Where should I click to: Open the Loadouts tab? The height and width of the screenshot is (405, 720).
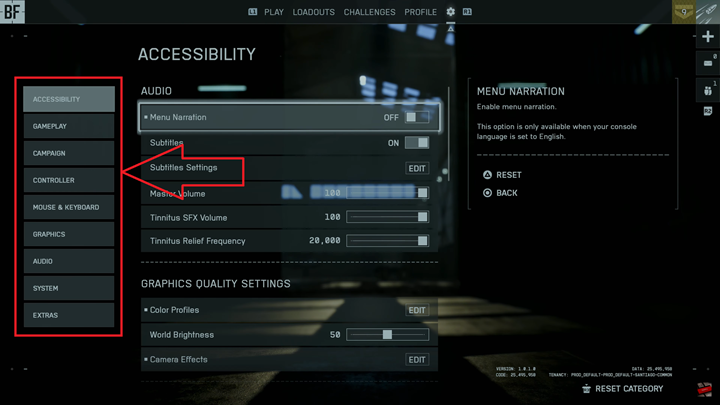314,12
